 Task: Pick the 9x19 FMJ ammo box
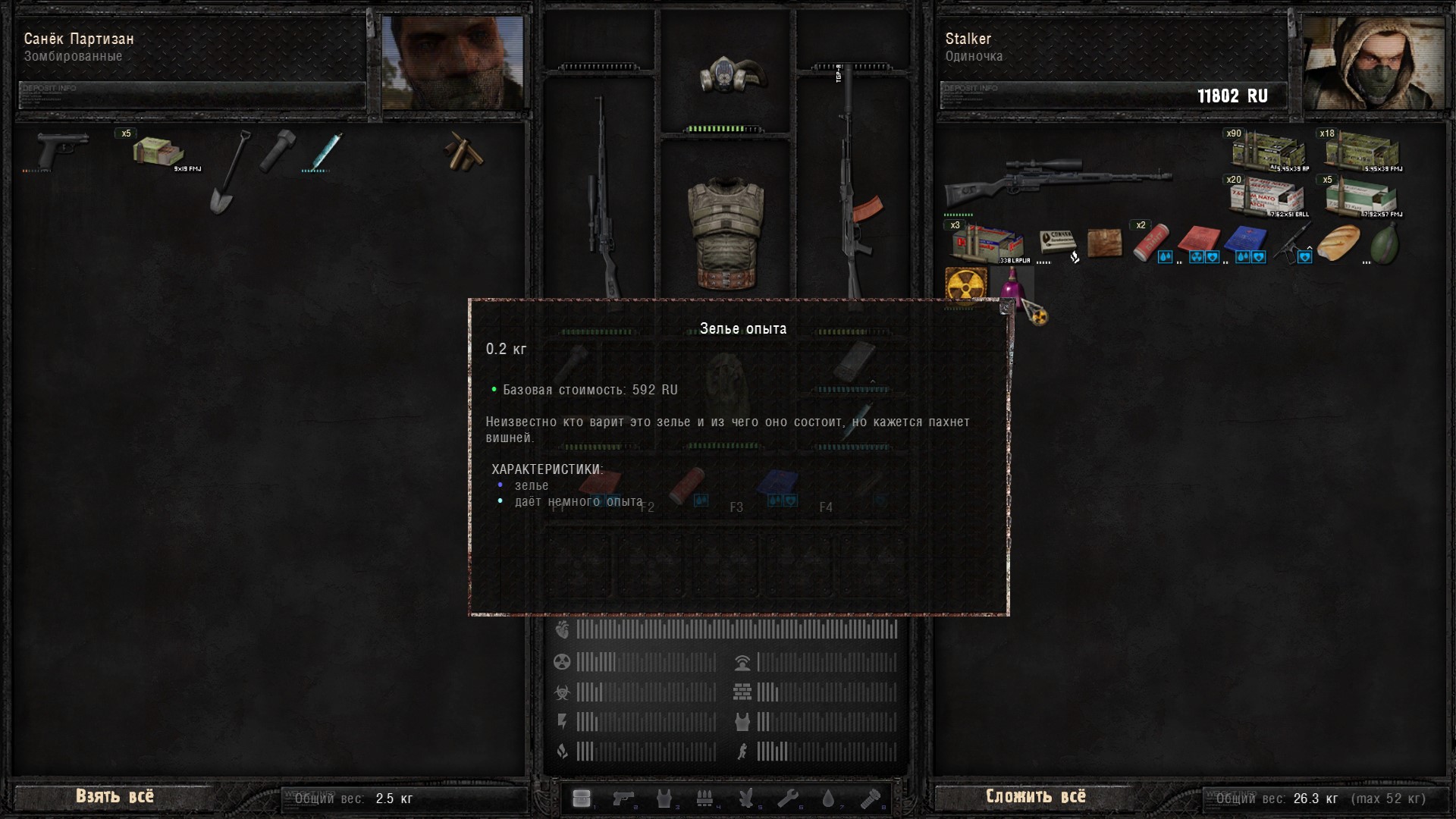(x=157, y=152)
